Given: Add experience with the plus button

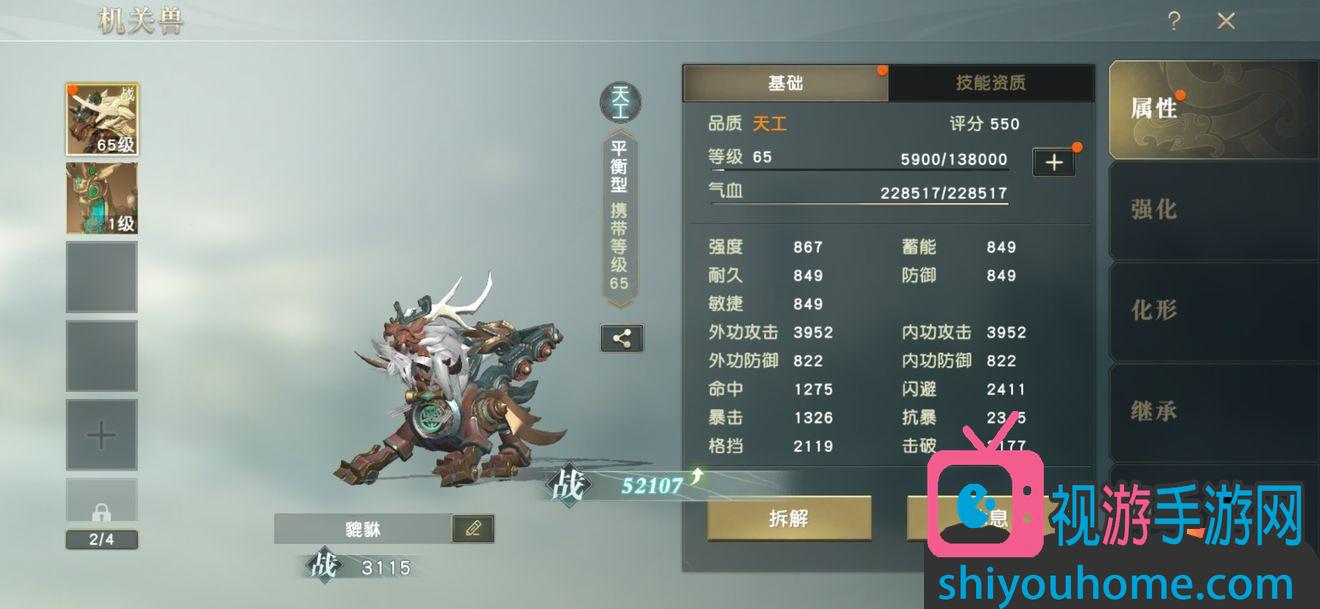Looking at the screenshot, I should pos(1054,162).
